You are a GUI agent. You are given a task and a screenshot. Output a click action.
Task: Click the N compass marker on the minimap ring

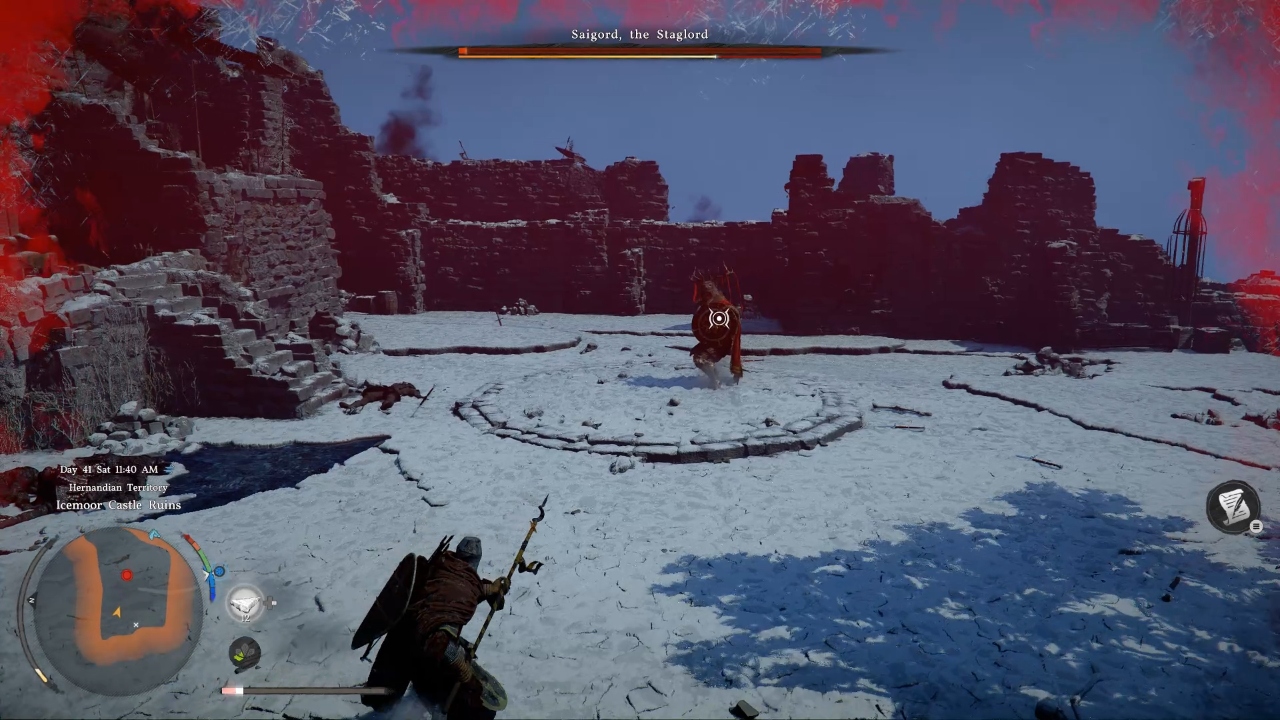[33, 601]
